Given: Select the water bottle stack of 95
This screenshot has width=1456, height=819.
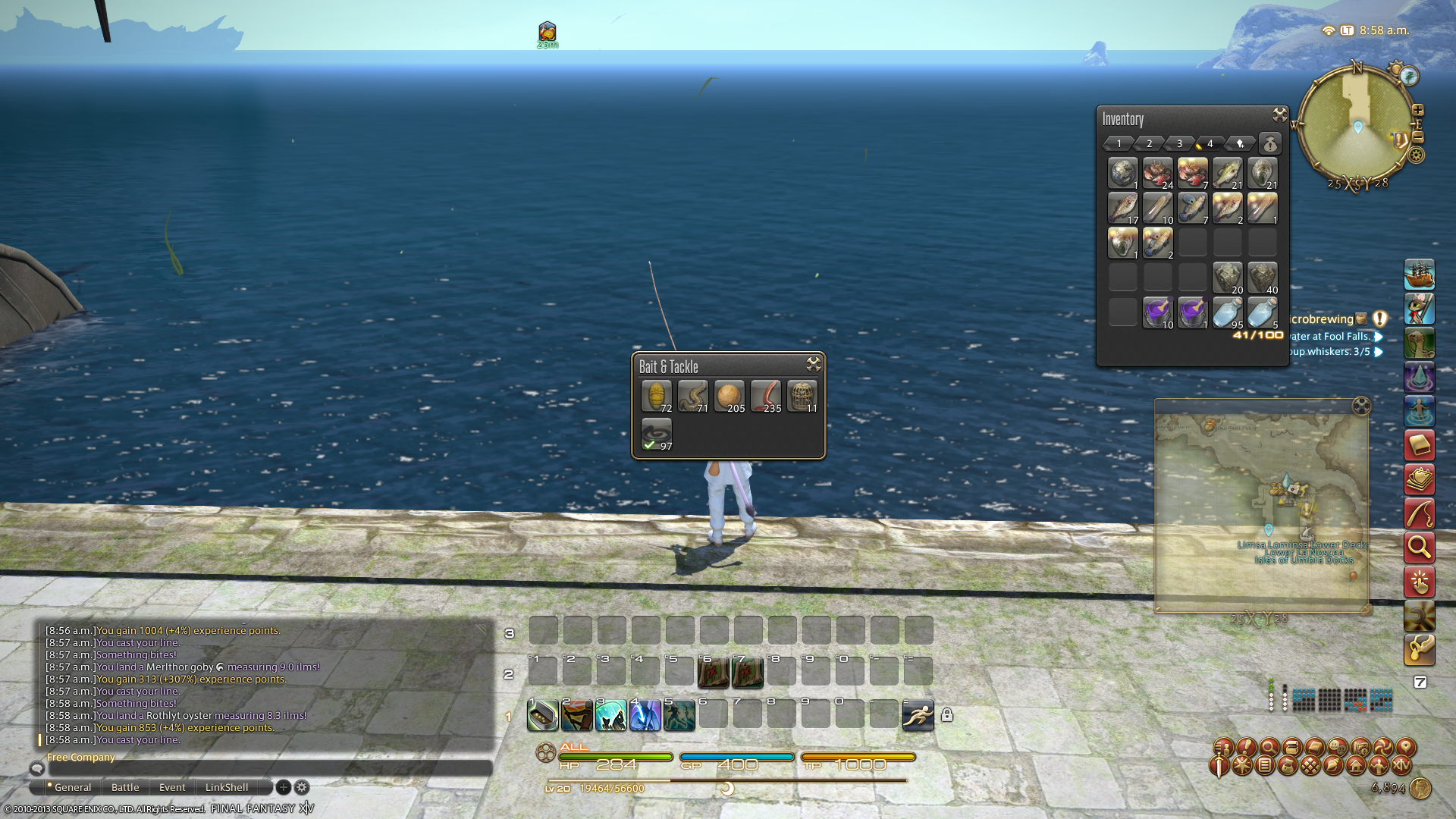Looking at the screenshot, I should tap(1228, 312).
